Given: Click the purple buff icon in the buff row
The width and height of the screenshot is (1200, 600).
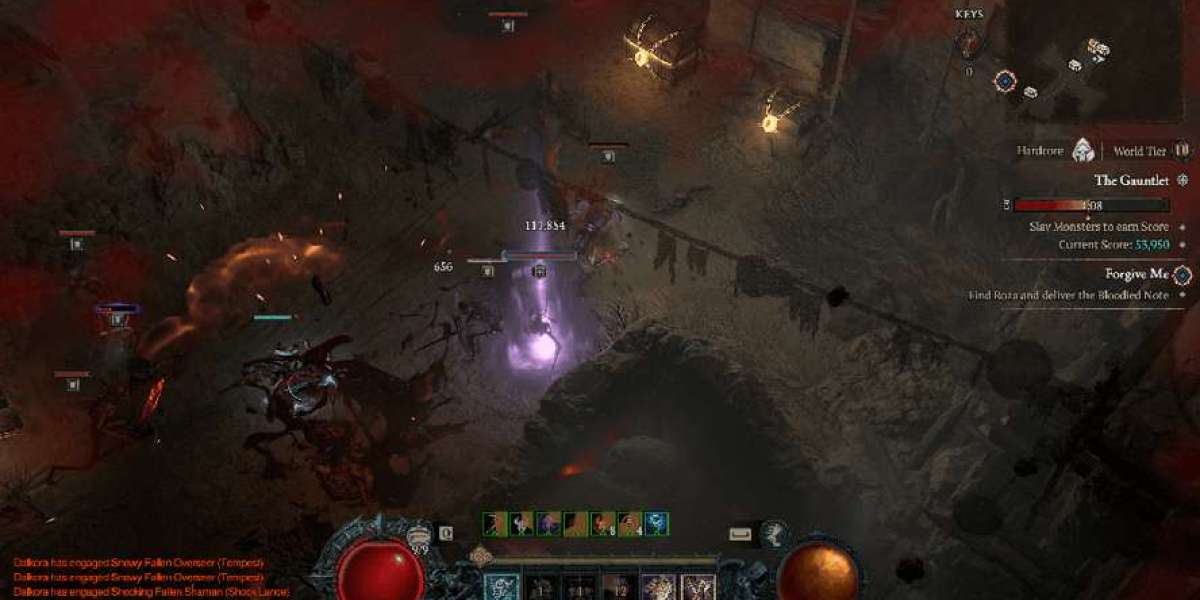Looking at the screenshot, I should pos(549,524).
